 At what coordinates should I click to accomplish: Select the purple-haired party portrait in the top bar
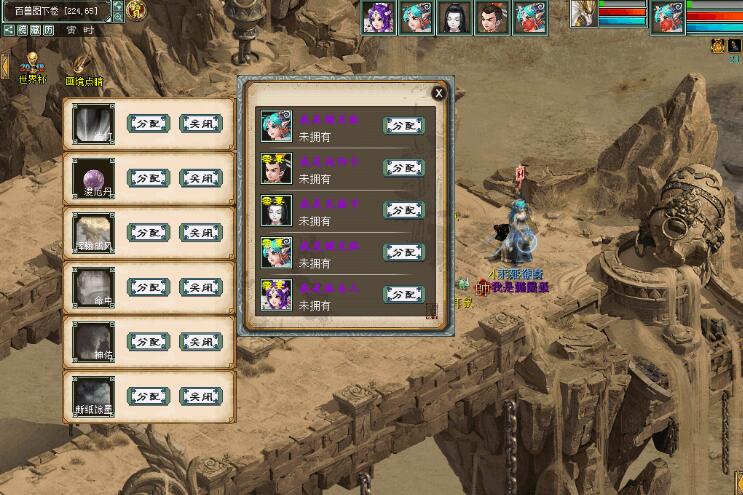coord(378,17)
